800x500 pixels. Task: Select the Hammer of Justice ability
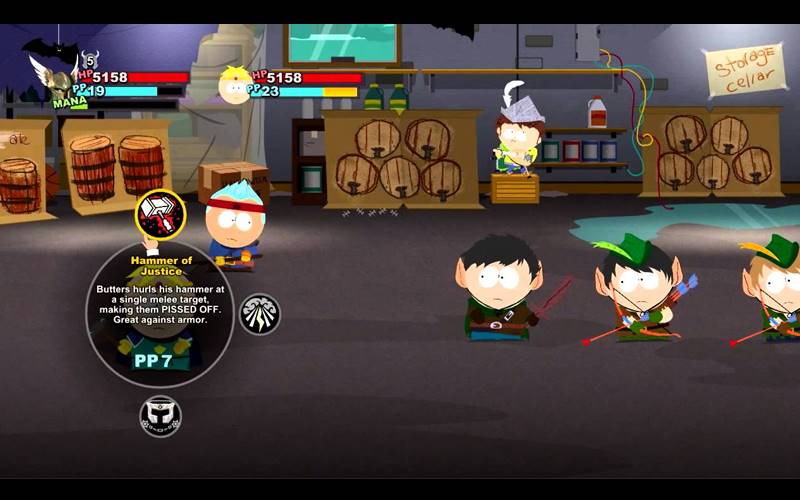click(160, 213)
